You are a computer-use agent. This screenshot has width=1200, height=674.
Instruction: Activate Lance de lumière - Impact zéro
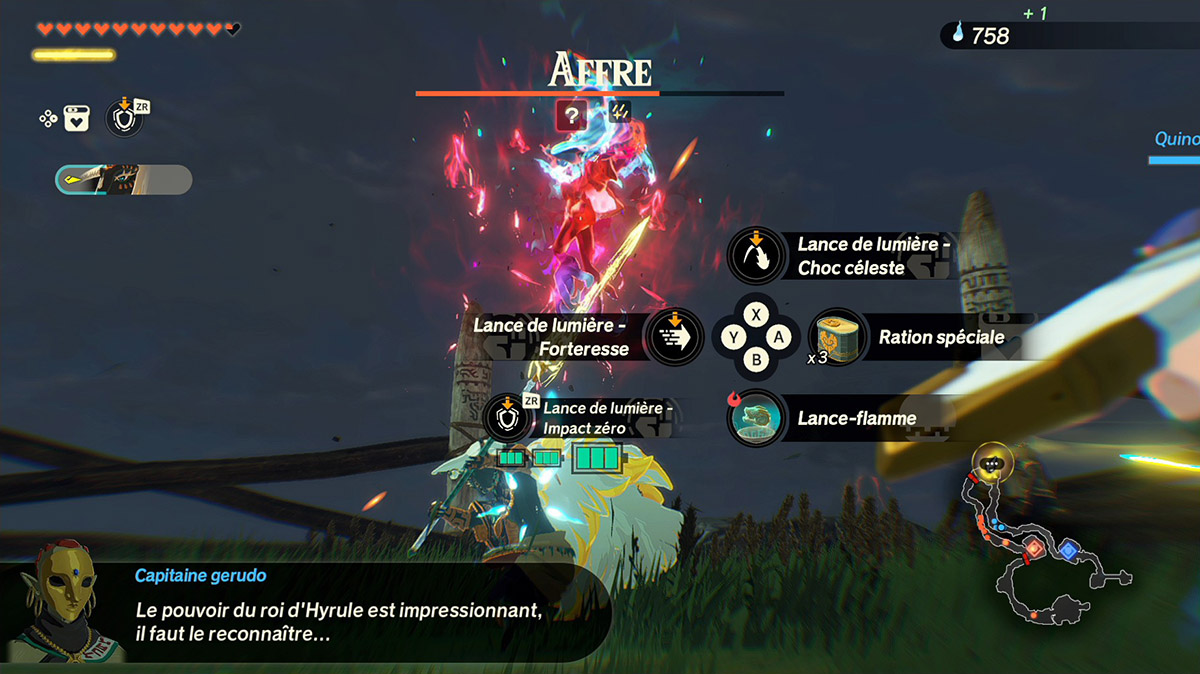509,418
